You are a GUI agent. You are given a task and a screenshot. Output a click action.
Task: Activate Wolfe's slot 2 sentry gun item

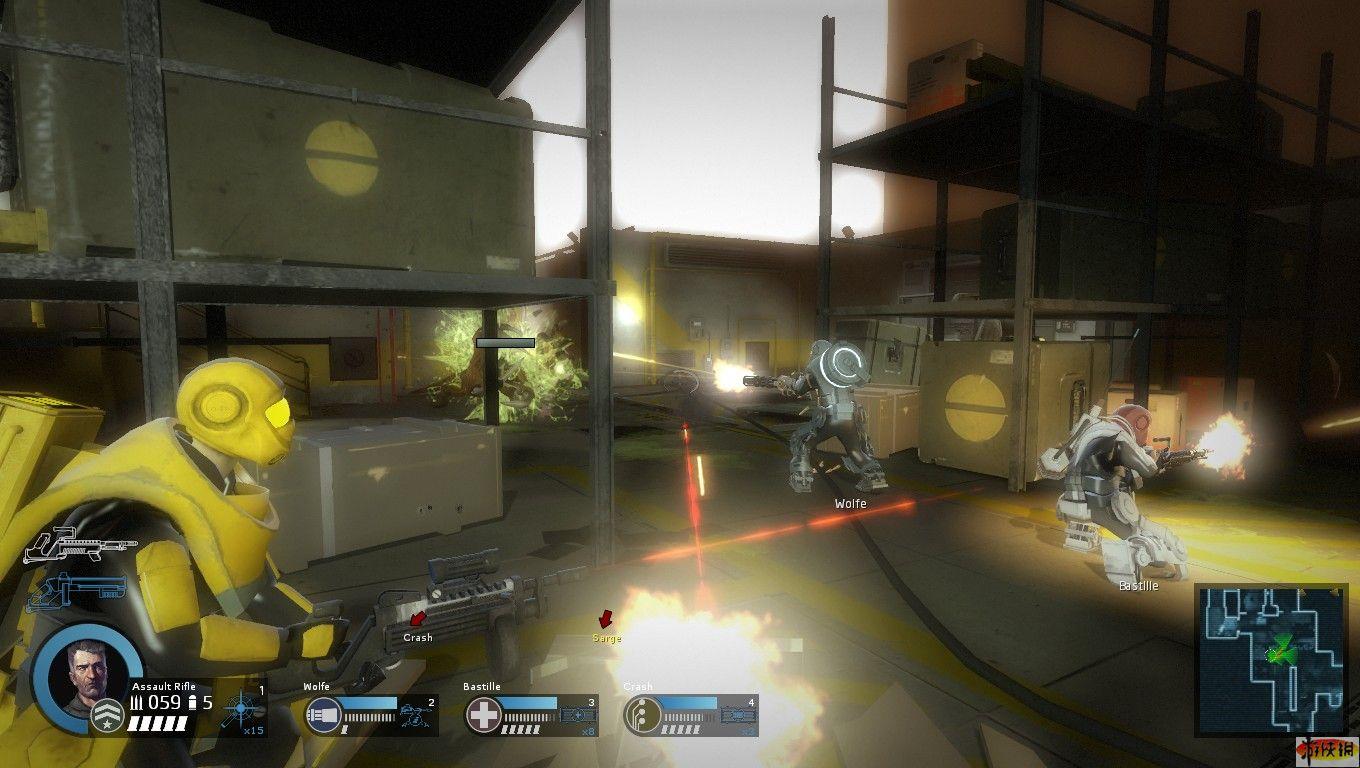[415, 715]
